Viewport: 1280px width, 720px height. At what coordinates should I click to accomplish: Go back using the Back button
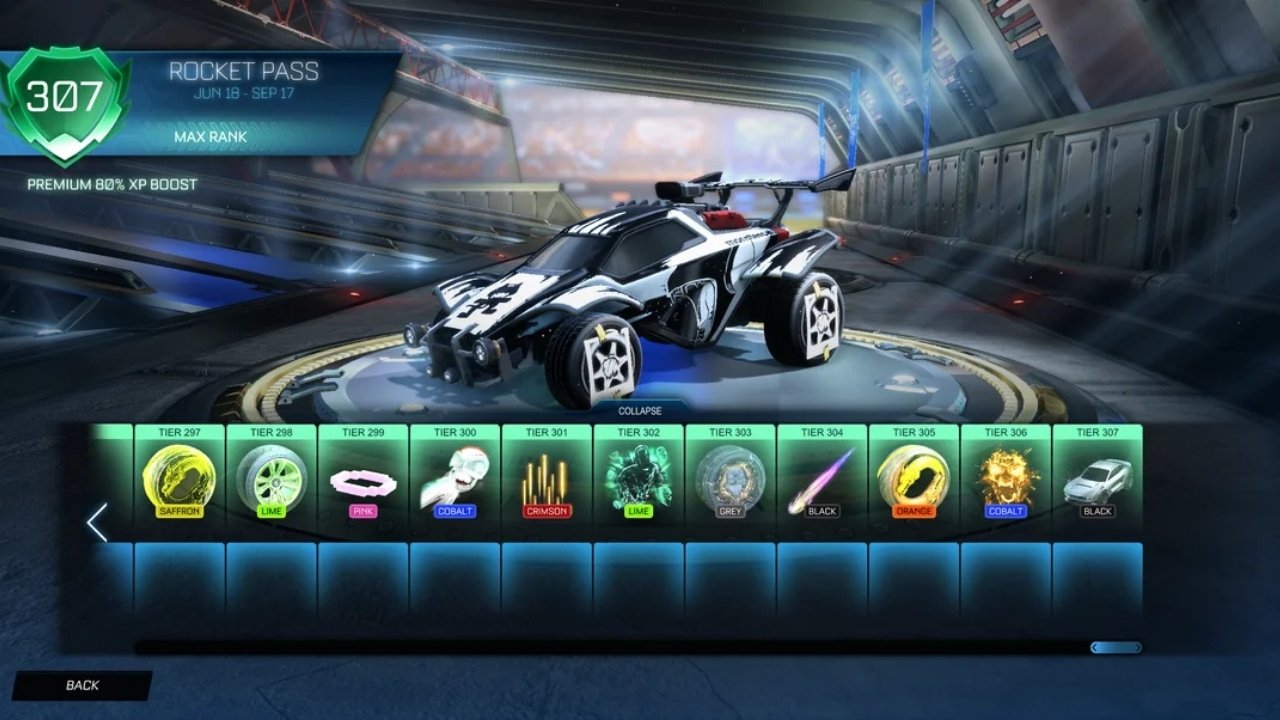tap(82, 685)
